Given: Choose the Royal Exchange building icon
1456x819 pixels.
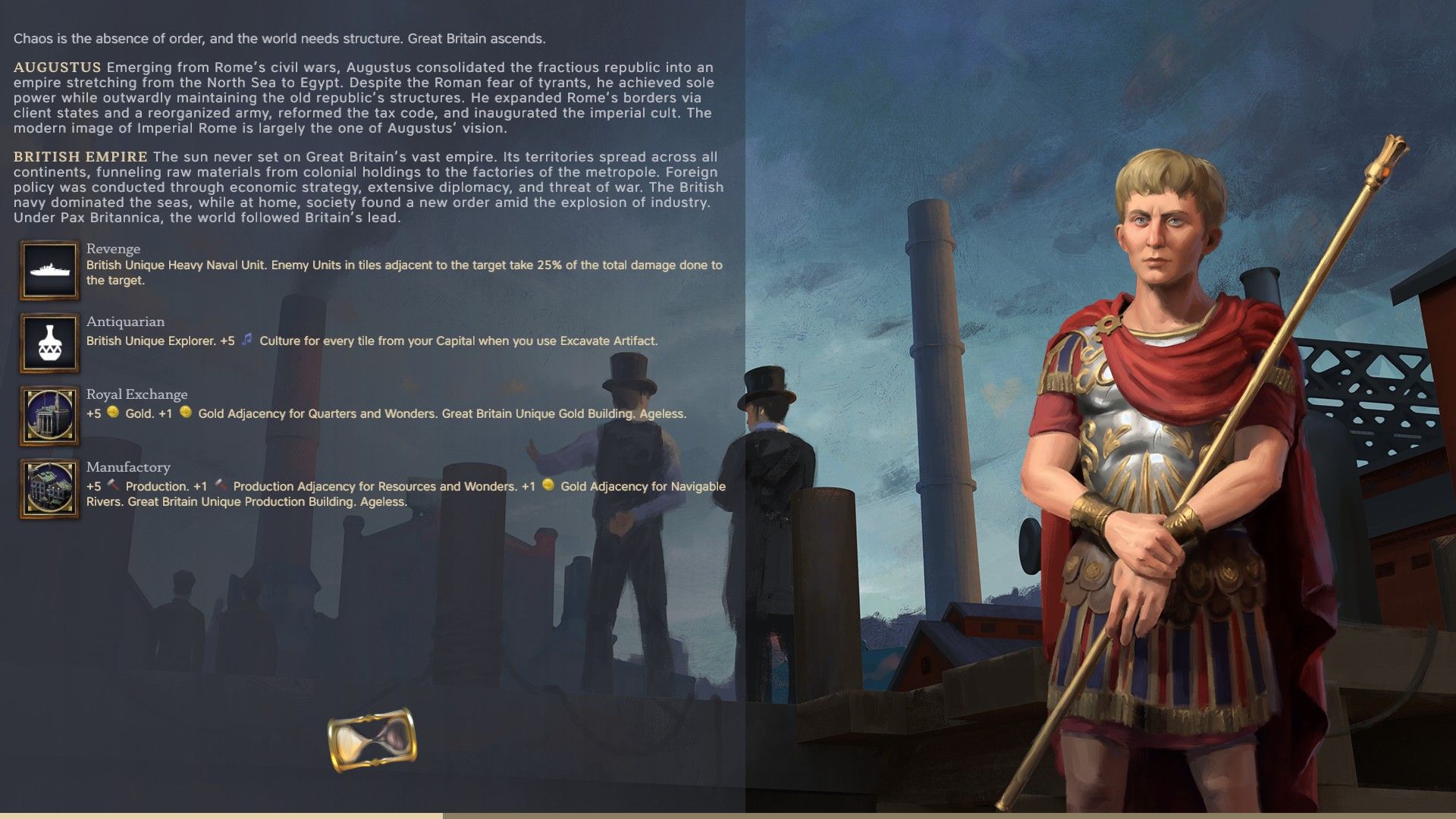Looking at the screenshot, I should pyautogui.click(x=49, y=416).
